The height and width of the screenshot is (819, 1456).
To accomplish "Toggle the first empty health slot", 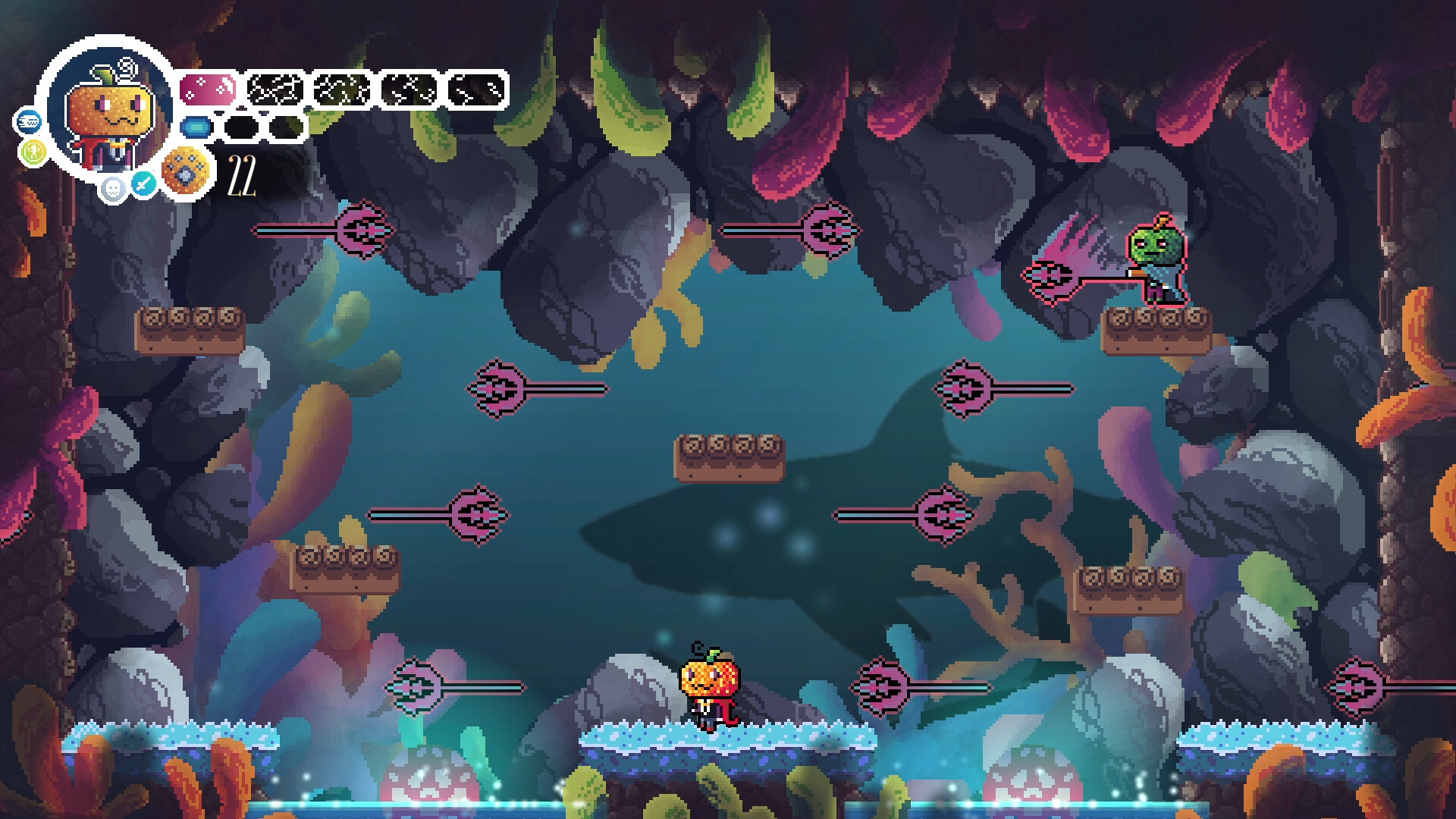I will 273,90.
